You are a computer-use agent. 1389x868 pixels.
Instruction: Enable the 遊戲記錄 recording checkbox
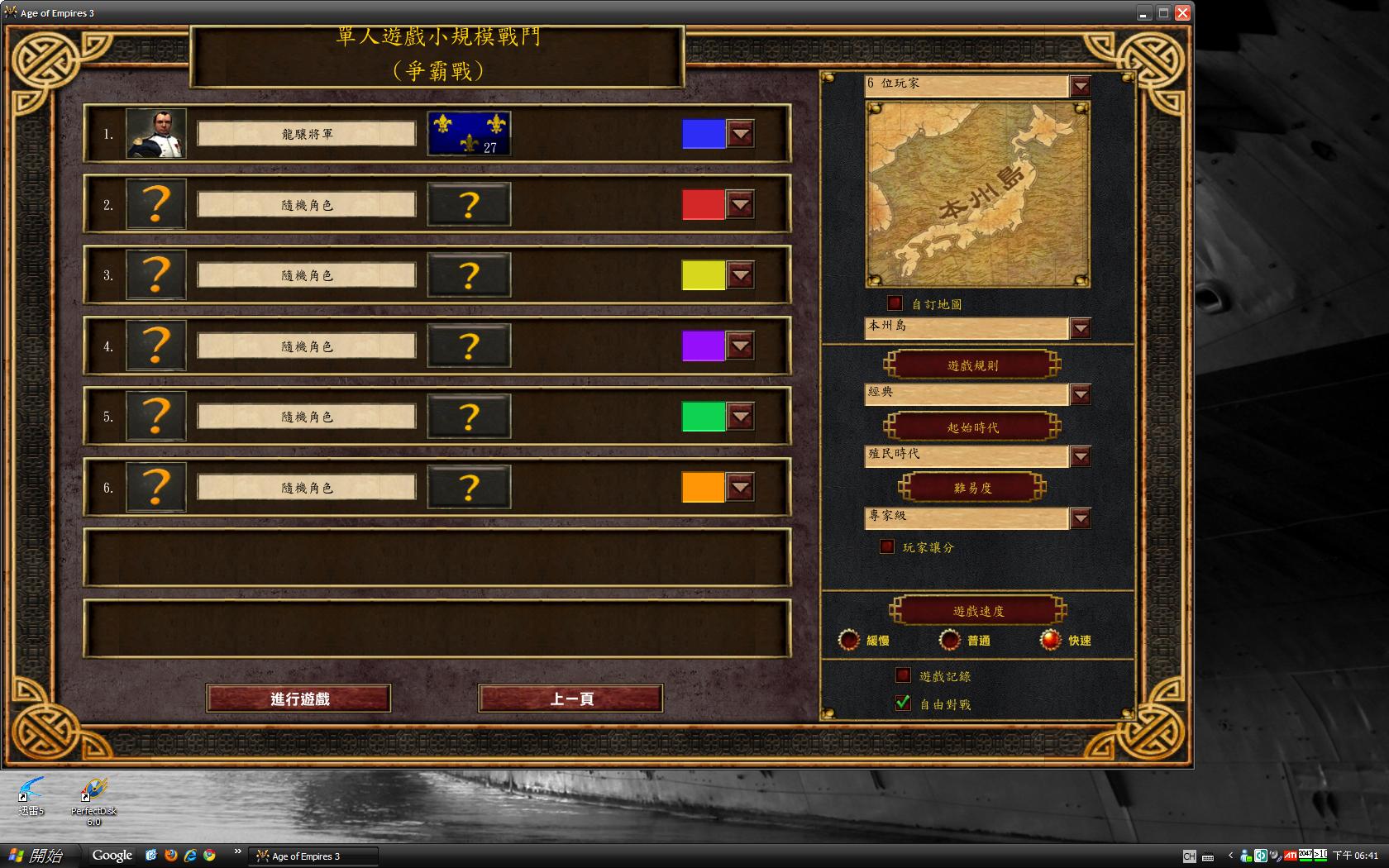point(903,675)
